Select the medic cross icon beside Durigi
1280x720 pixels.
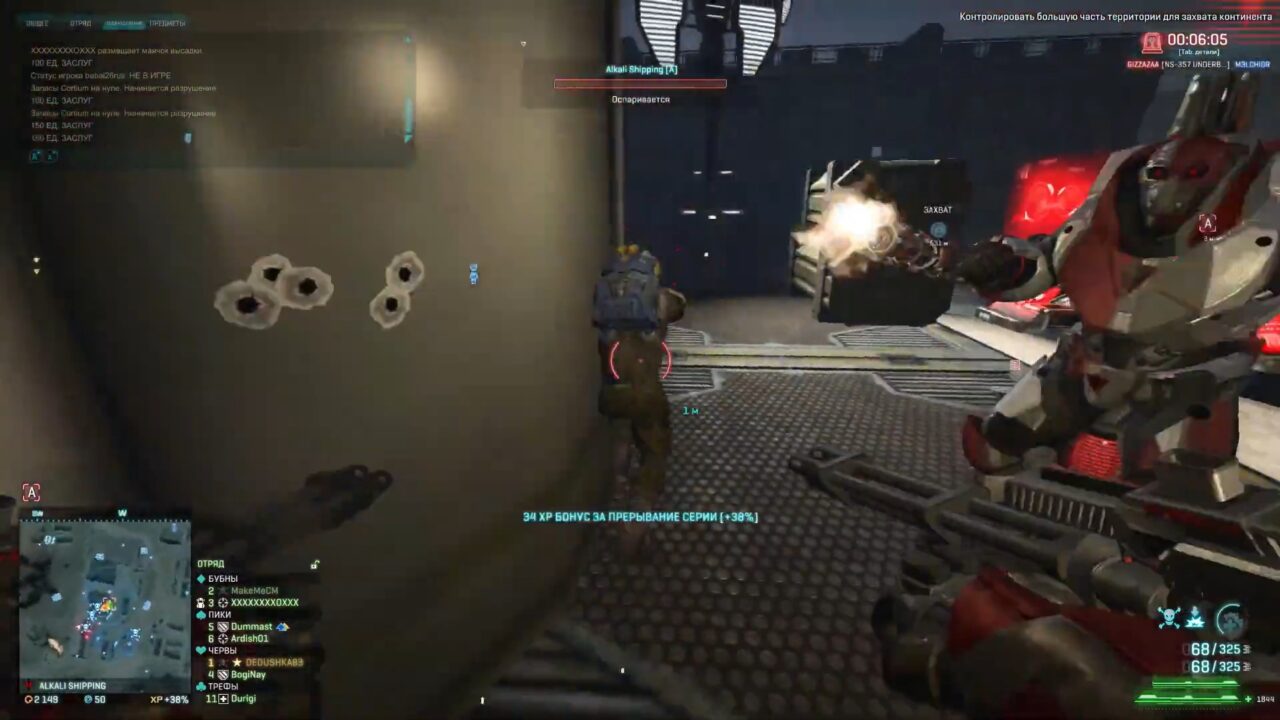224,699
